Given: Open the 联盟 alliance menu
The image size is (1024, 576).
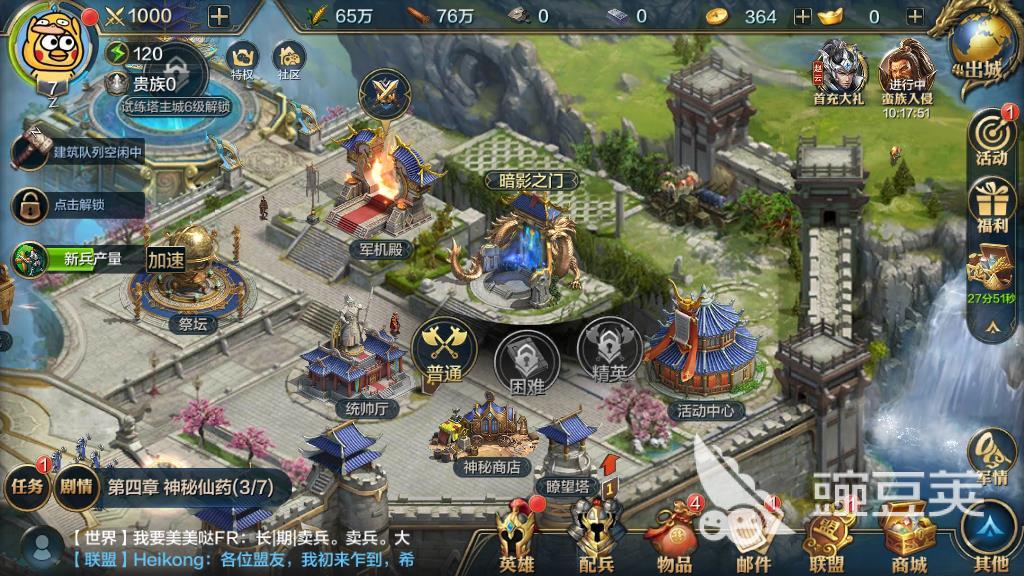Looking at the screenshot, I should [829, 540].
